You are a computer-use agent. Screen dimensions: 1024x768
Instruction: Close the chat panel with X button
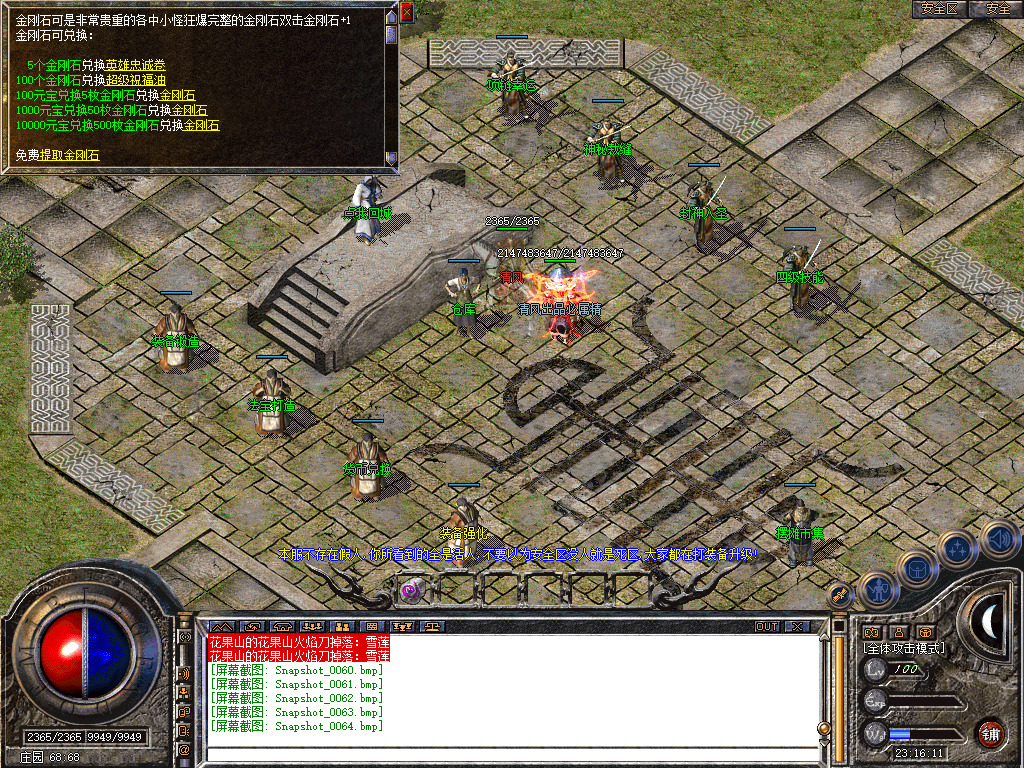tap(797, 627)
